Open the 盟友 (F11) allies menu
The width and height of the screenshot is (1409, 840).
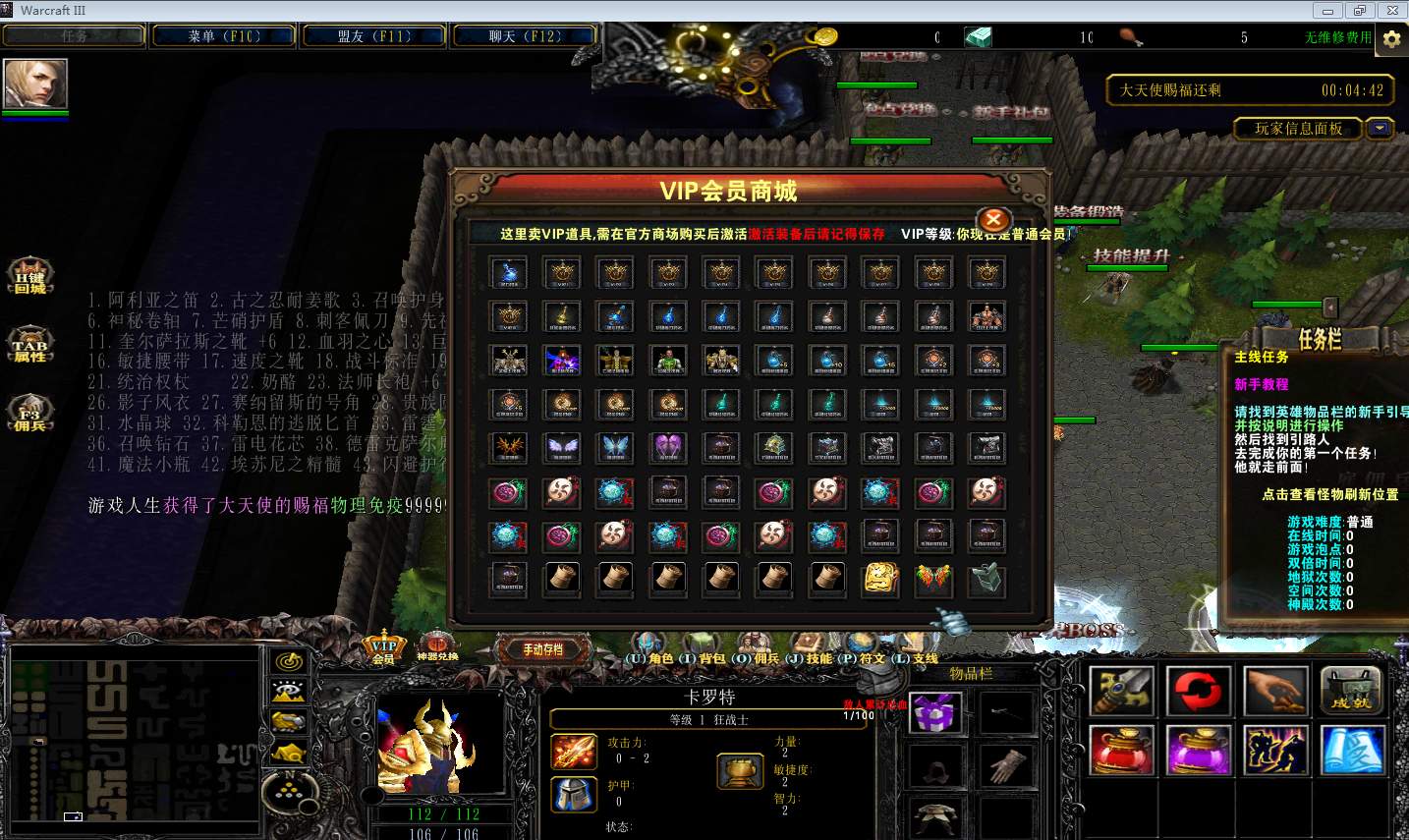tap(374, 36)
